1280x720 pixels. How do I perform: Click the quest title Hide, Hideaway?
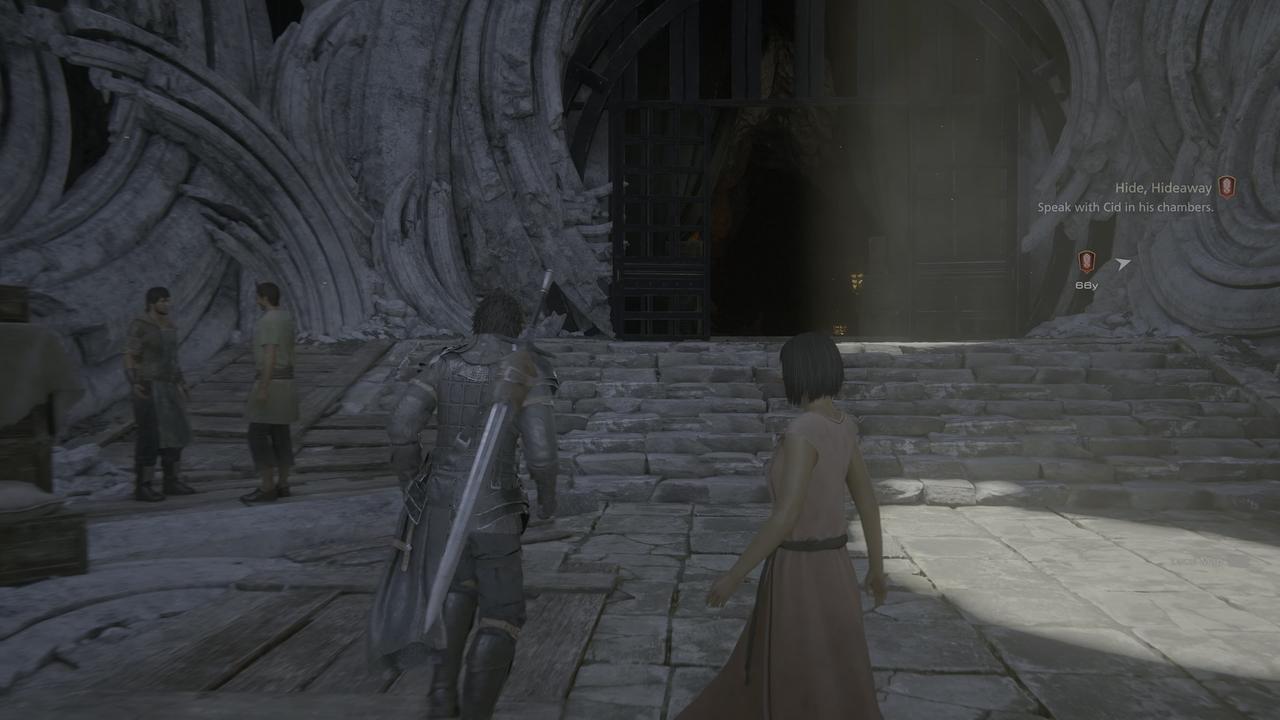pos(1163,186)
